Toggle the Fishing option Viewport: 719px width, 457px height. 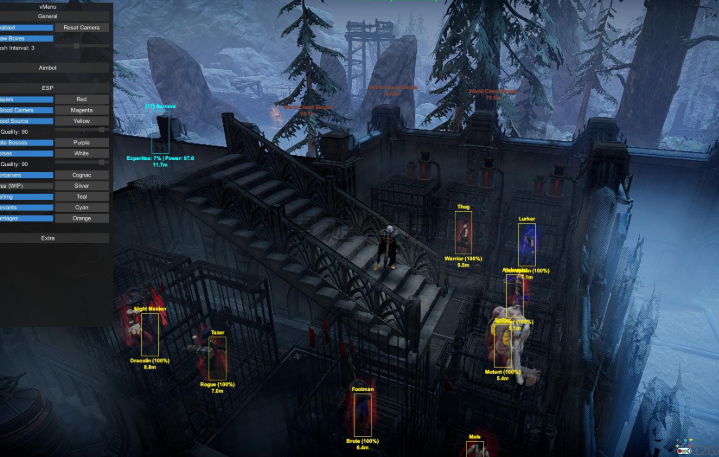[24, 197]
